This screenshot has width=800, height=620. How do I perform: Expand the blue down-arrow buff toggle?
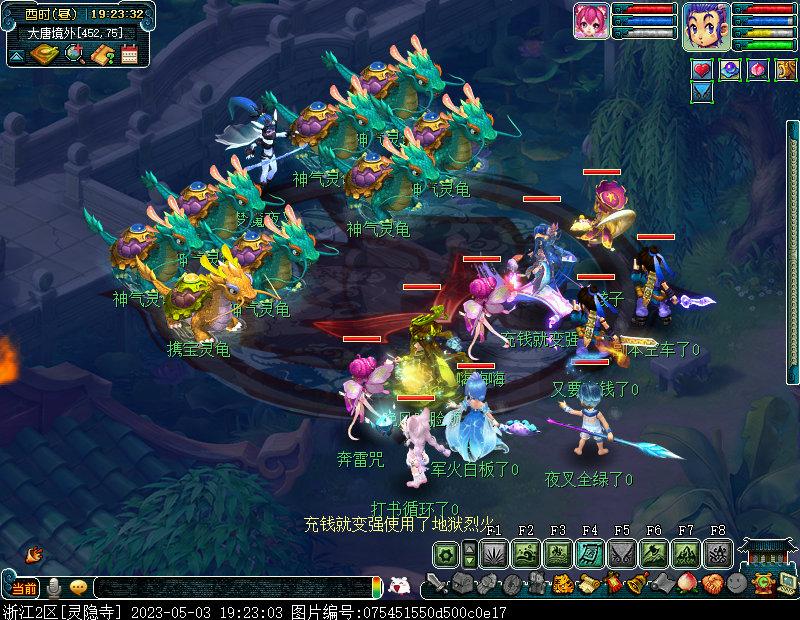702,91
